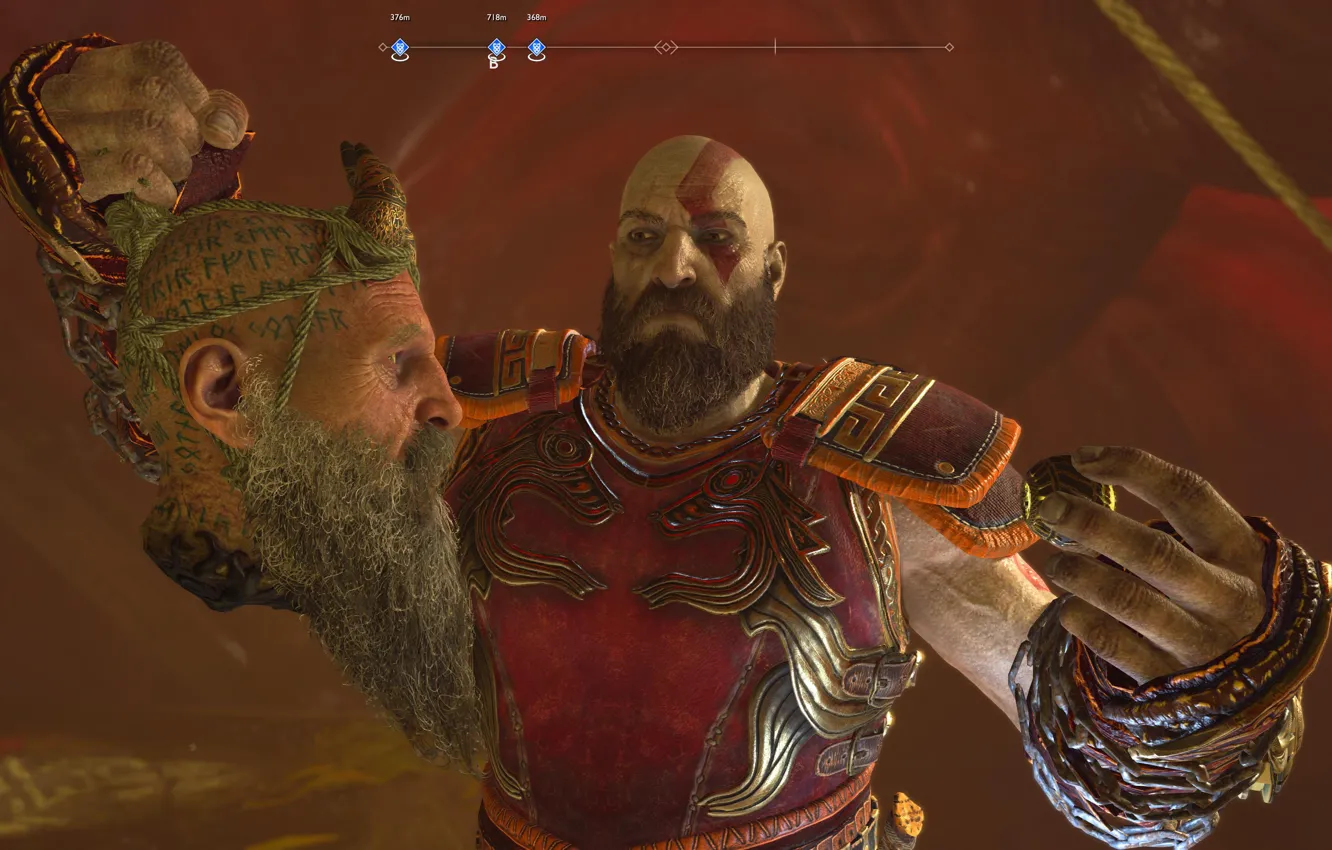Click the right diamond endpoint of the compass

tap(948, 46)
